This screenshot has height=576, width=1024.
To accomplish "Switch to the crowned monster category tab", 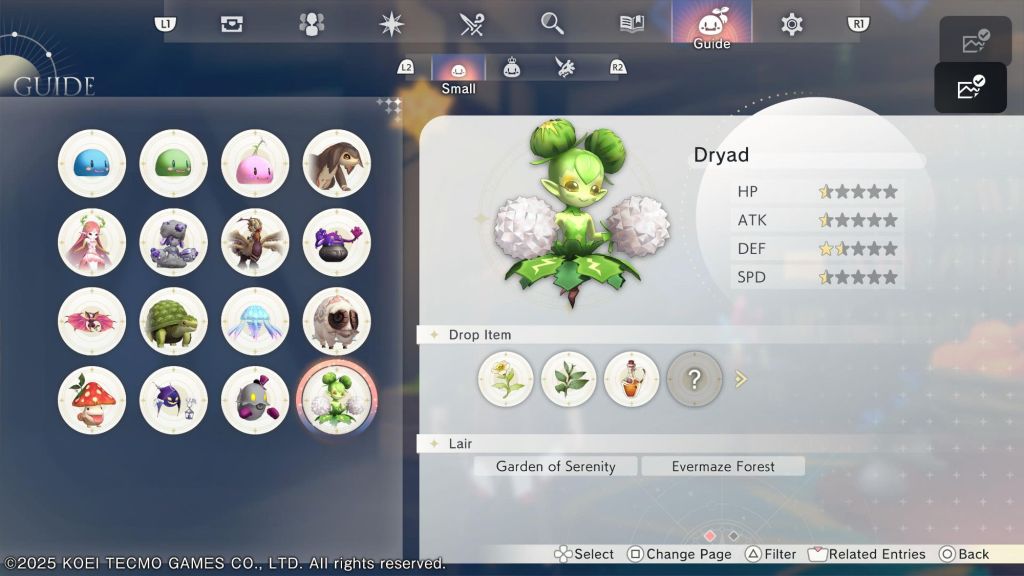I will 512,68.
